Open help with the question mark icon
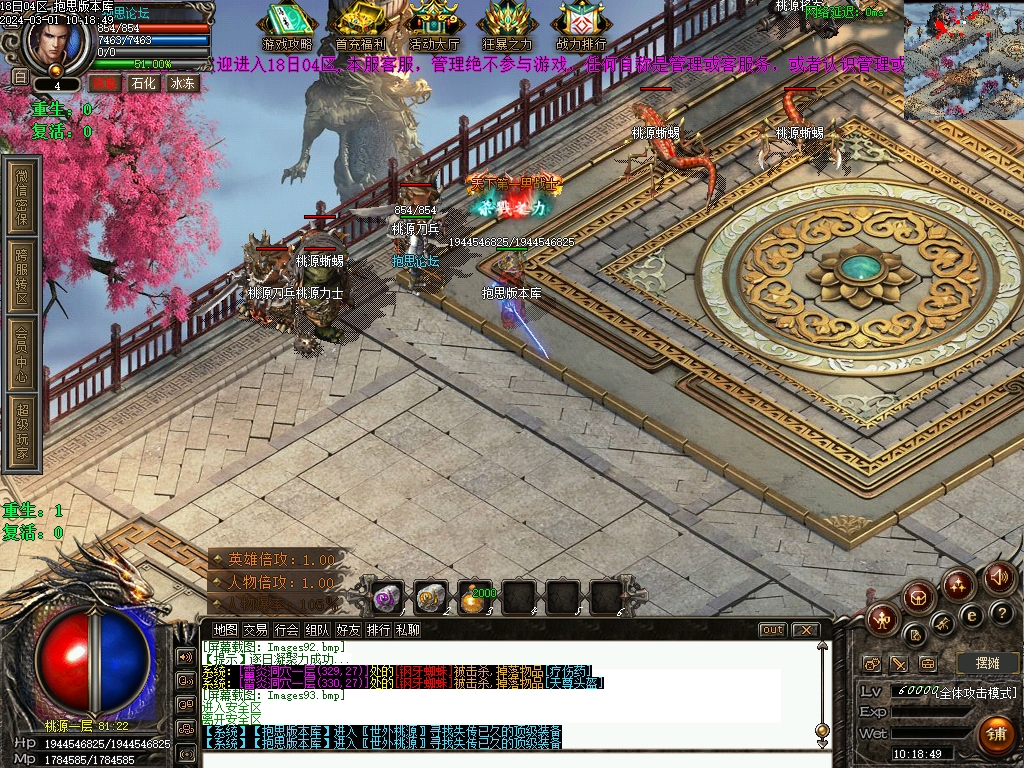Screen dimensions: 1024x768 pyautogui.click(x=1001, y=612)
